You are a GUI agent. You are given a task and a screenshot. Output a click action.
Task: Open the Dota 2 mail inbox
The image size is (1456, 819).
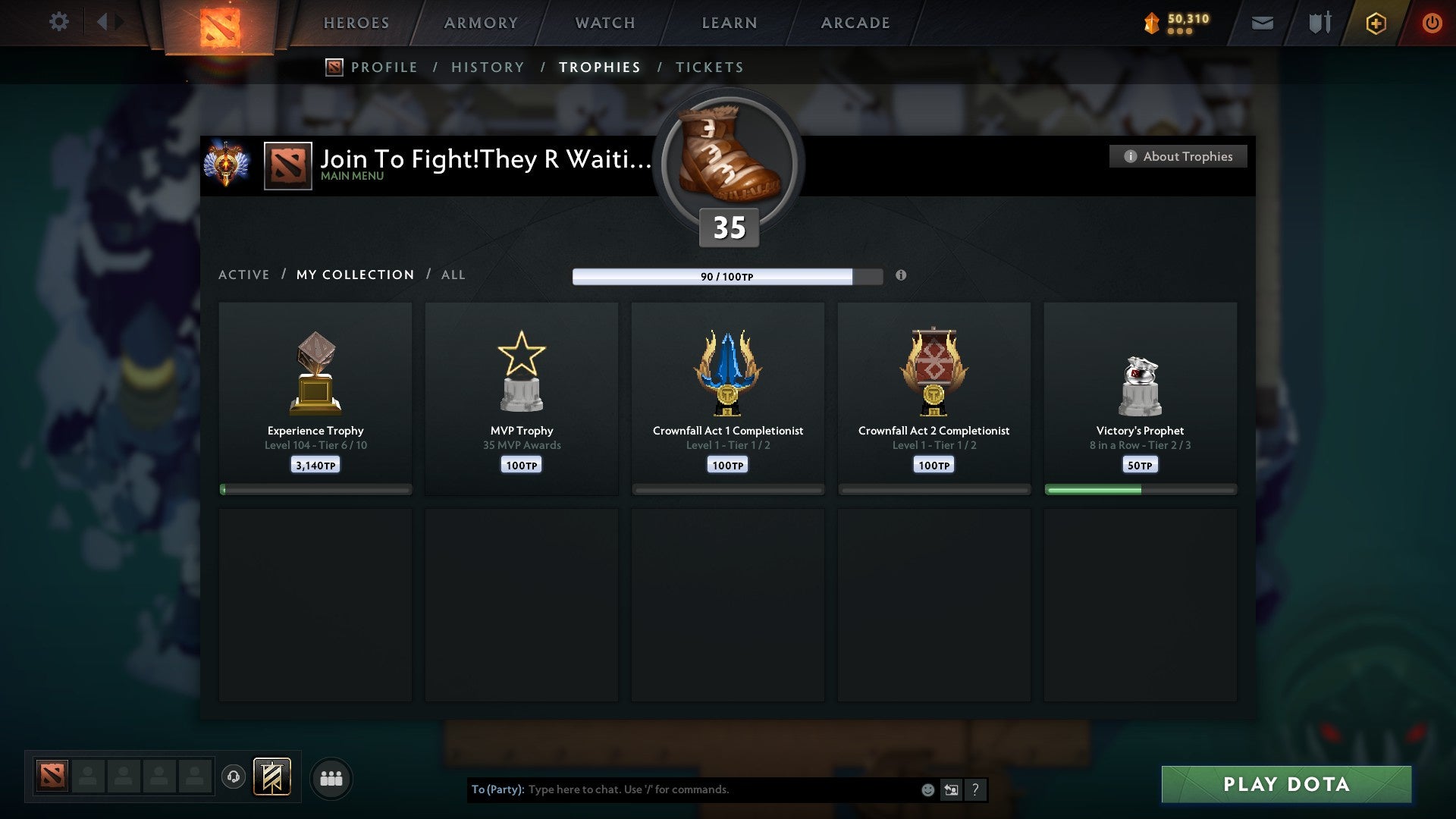1263,23
